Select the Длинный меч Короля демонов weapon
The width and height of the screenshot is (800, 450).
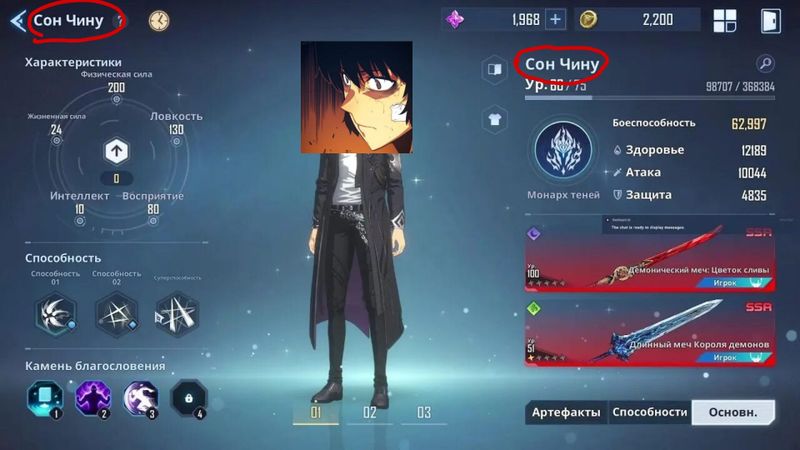(649, 332)
